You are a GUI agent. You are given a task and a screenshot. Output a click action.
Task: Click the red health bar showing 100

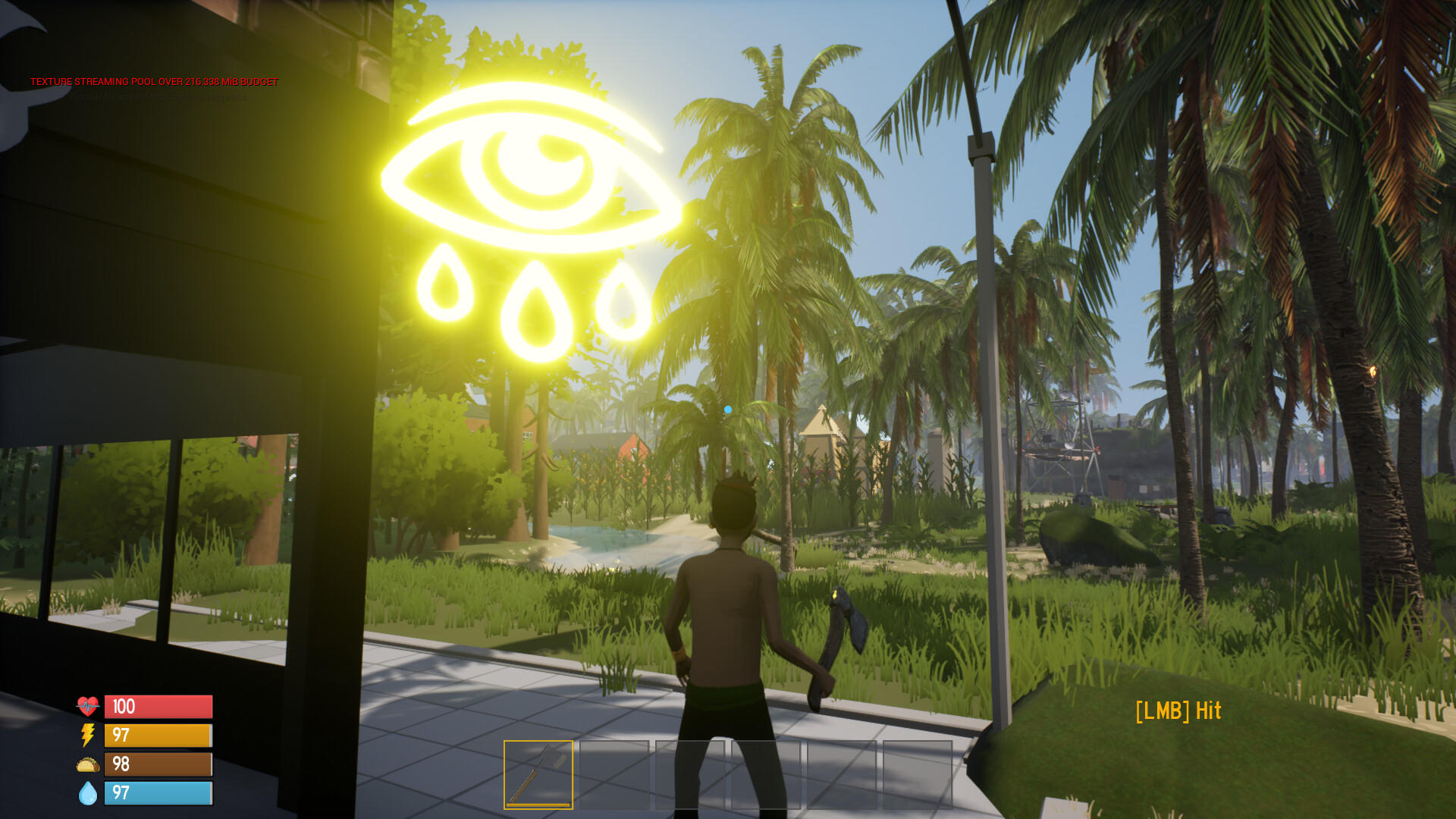[158, 707]
